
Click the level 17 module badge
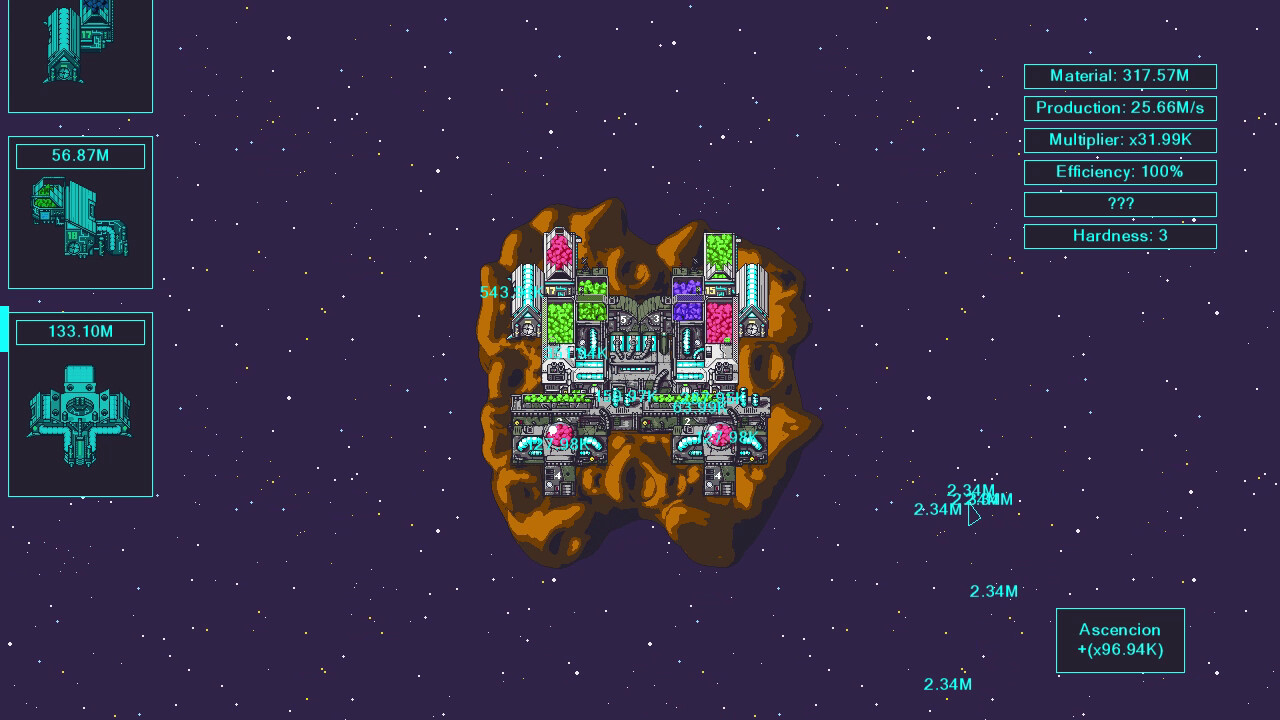click(551, 289)
